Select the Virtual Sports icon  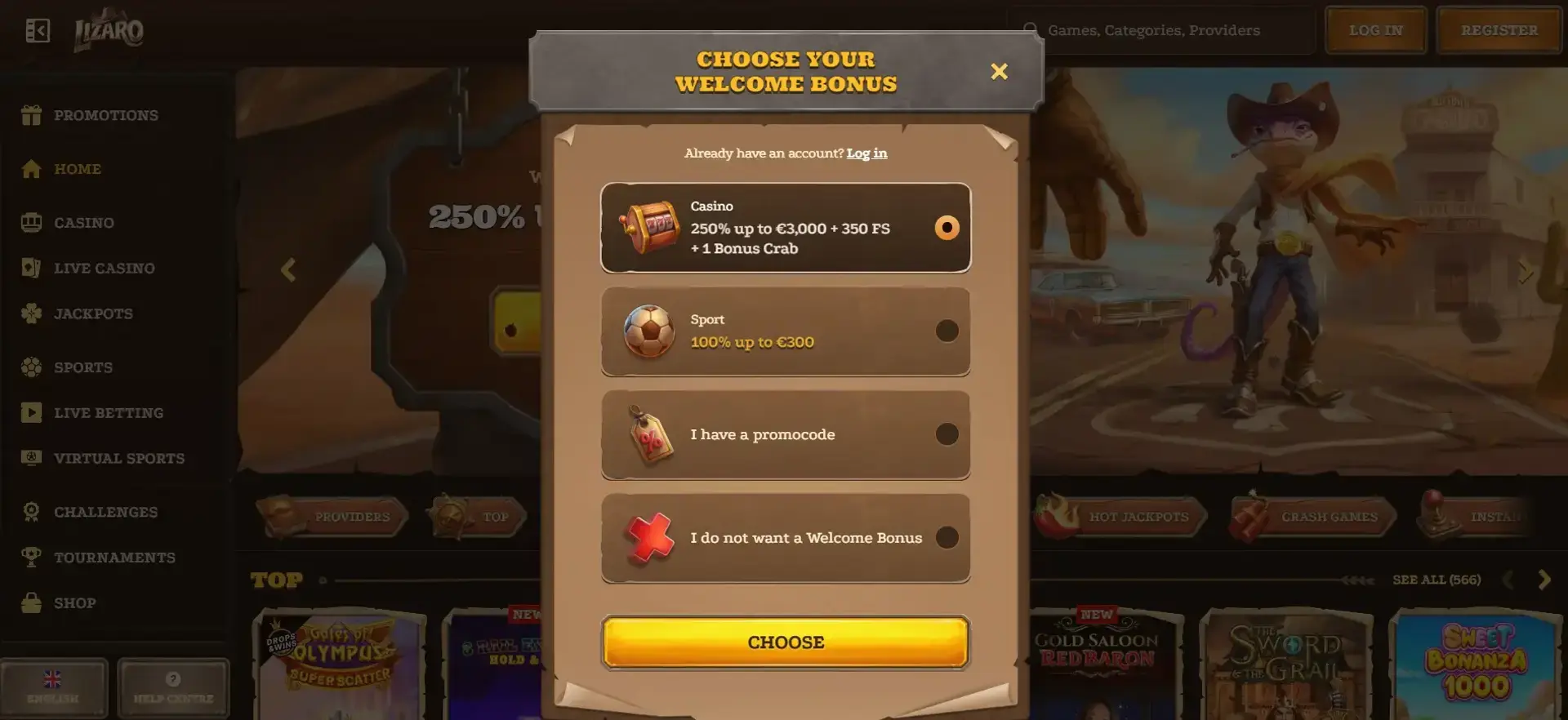pyautogui.click(x=31, y=458)
